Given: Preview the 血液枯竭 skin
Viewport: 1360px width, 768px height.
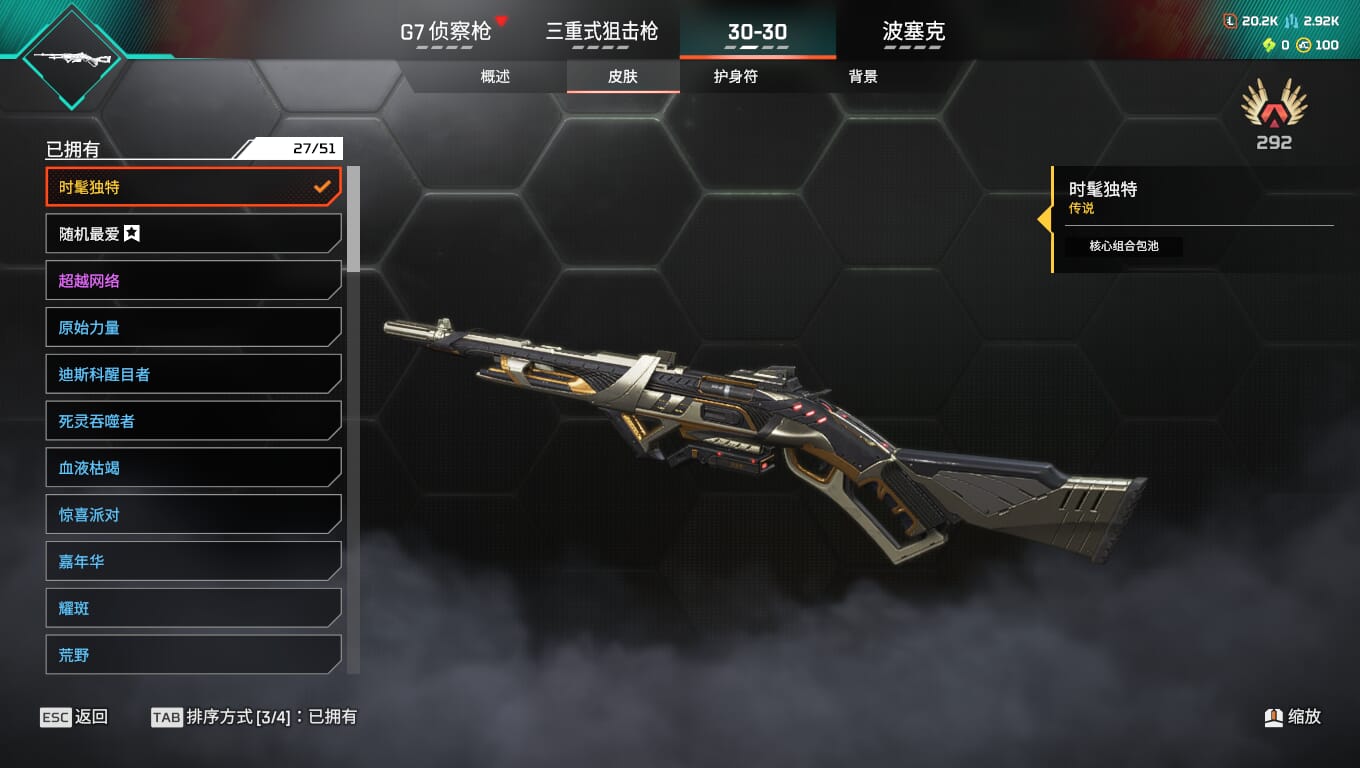Looking at the screenshot, I should tap(193, 468).
